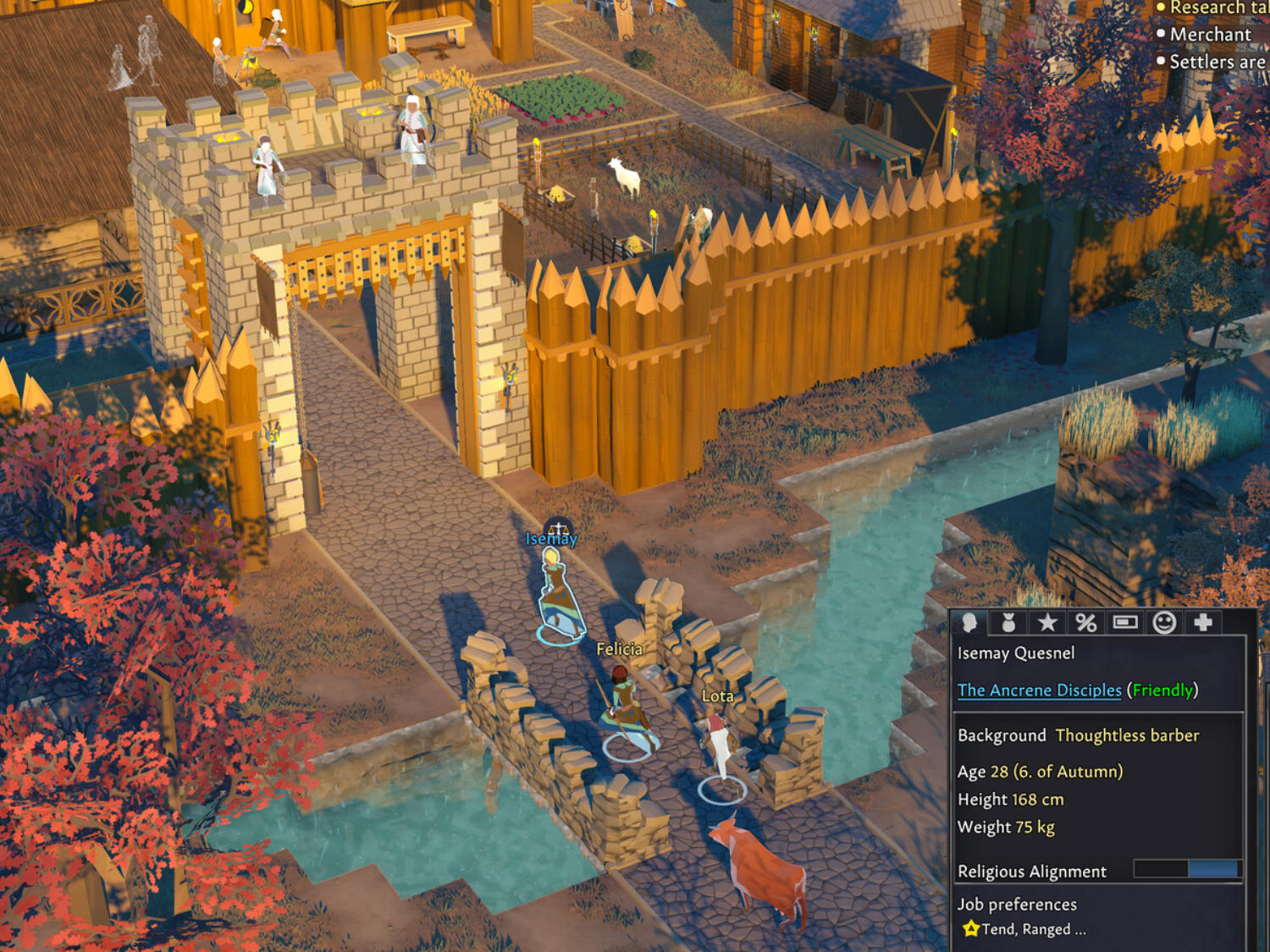
Task: Switch to the pouch inventory tab
Action: [1008, 623]
